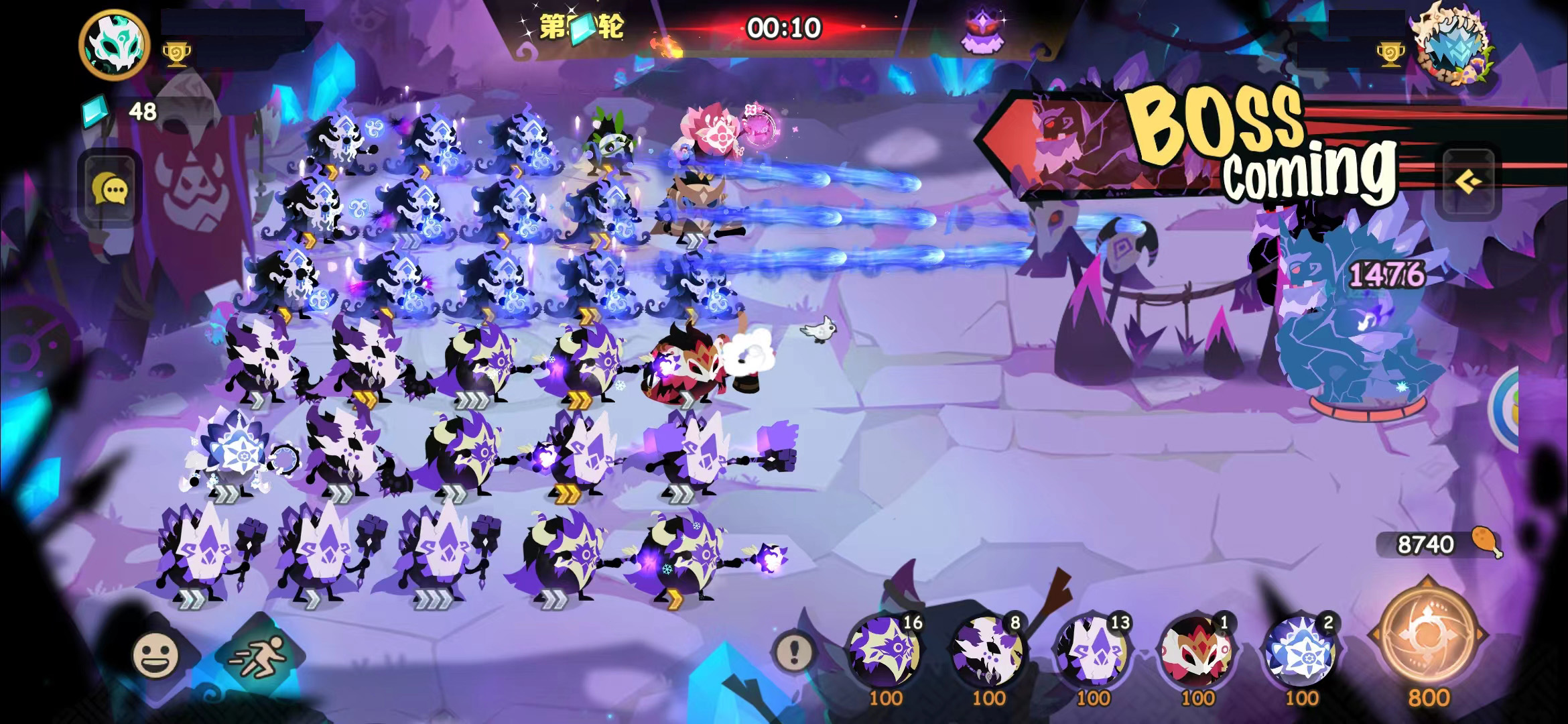Summon the skull-mask unit with count 8
Viewport: 1568px width, 724px height.
click(x=988, y=652)
